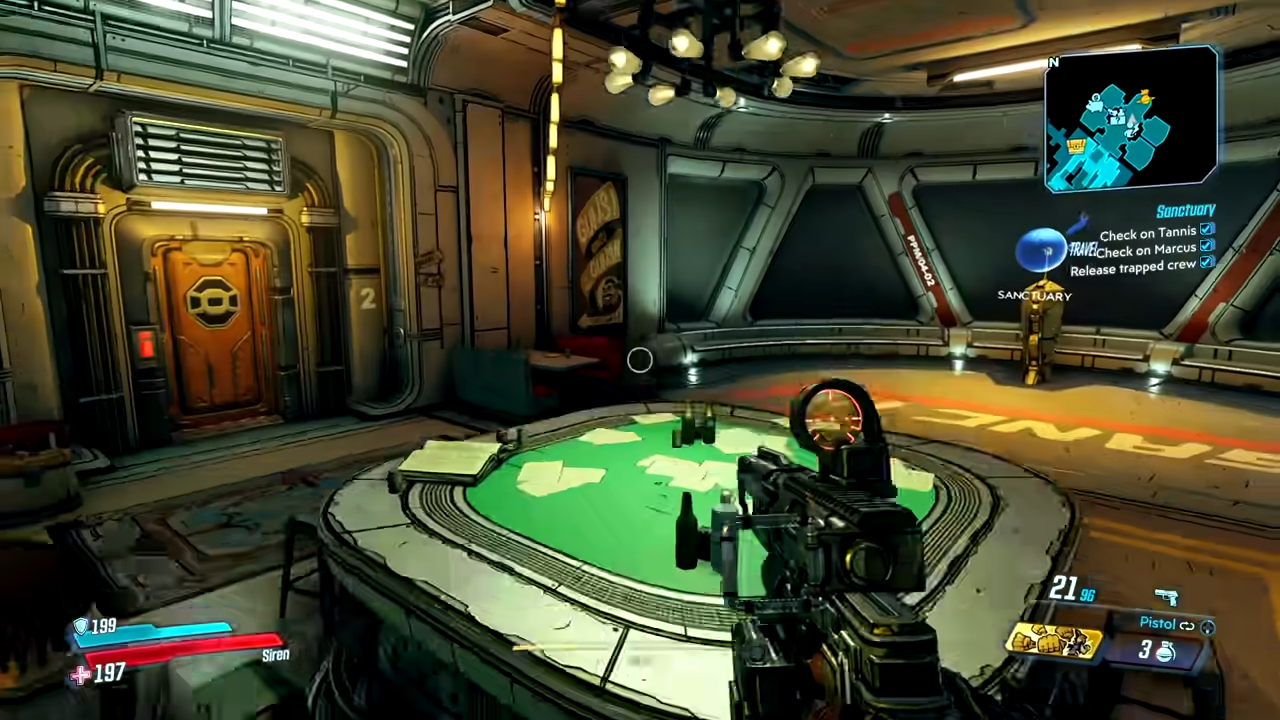The image size is (1280, 720).
Task: Click the N compass marker on the minimap
Action: click(x=1053, y=62)
